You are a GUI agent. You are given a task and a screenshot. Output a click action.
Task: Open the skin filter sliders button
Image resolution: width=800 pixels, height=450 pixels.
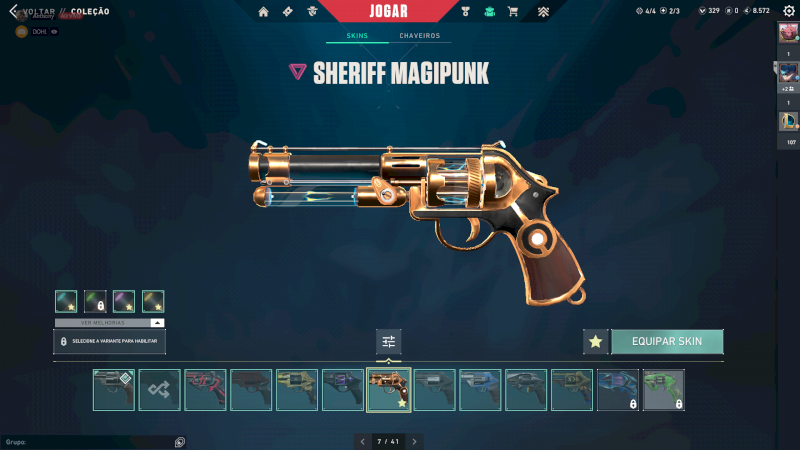[389, 342]
